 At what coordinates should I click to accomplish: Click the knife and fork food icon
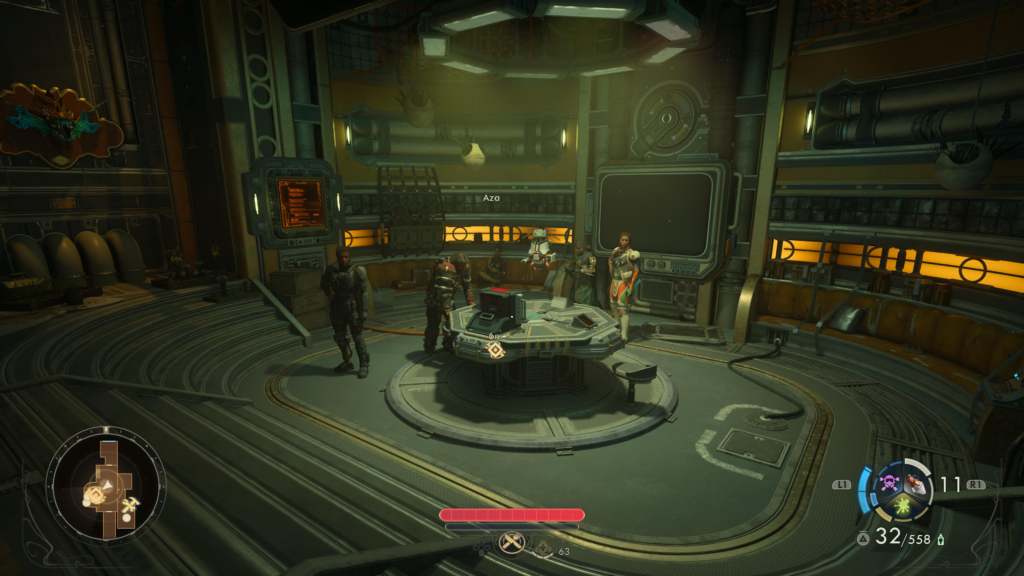(x=513, y=543)
